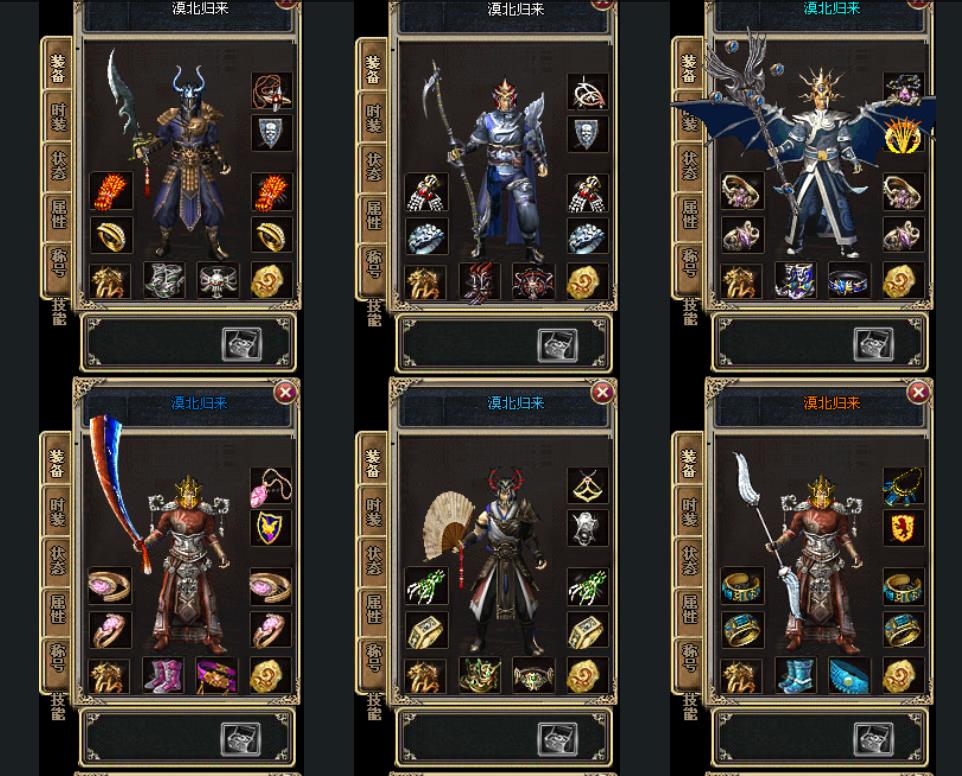962x776 pixels.
Task: Select the cyan belt slot
Action: pyautogui.click(x=849, y=675)
